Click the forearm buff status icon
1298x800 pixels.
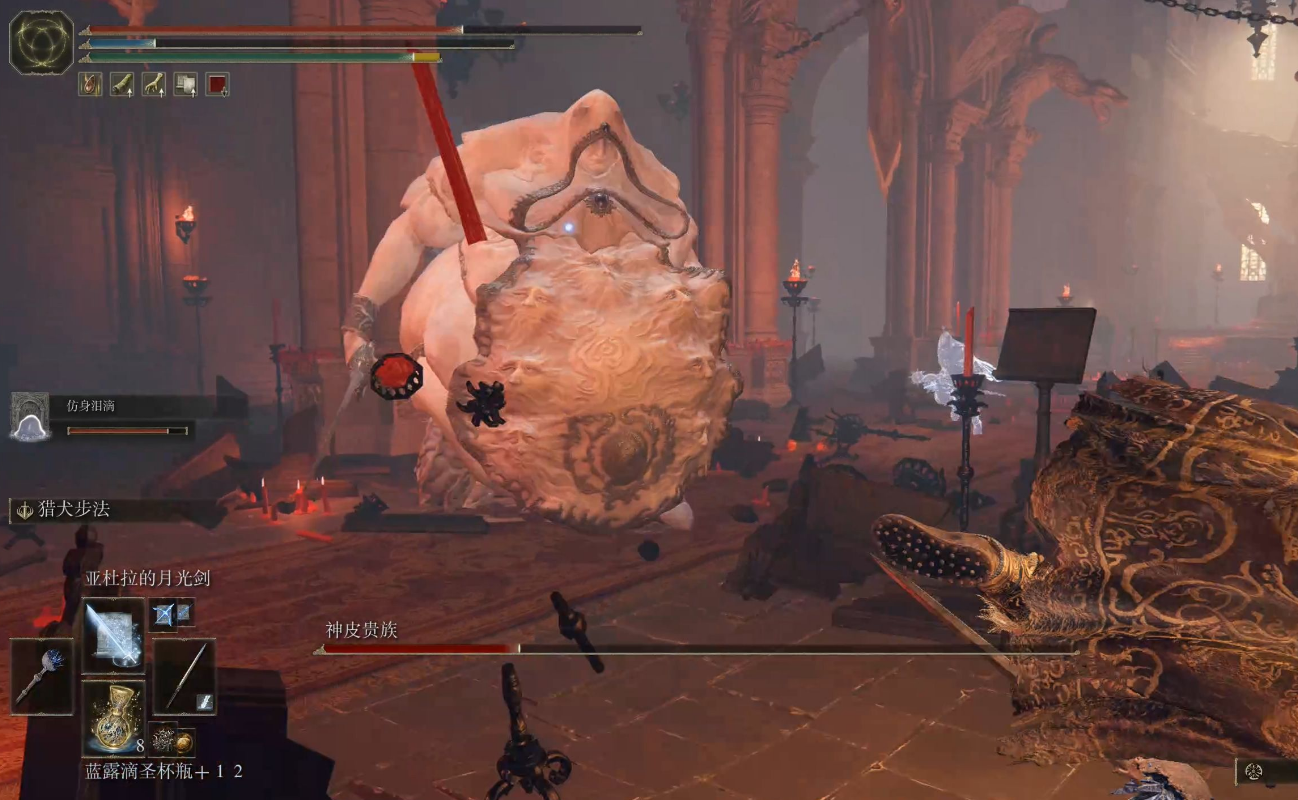[122, 84]
